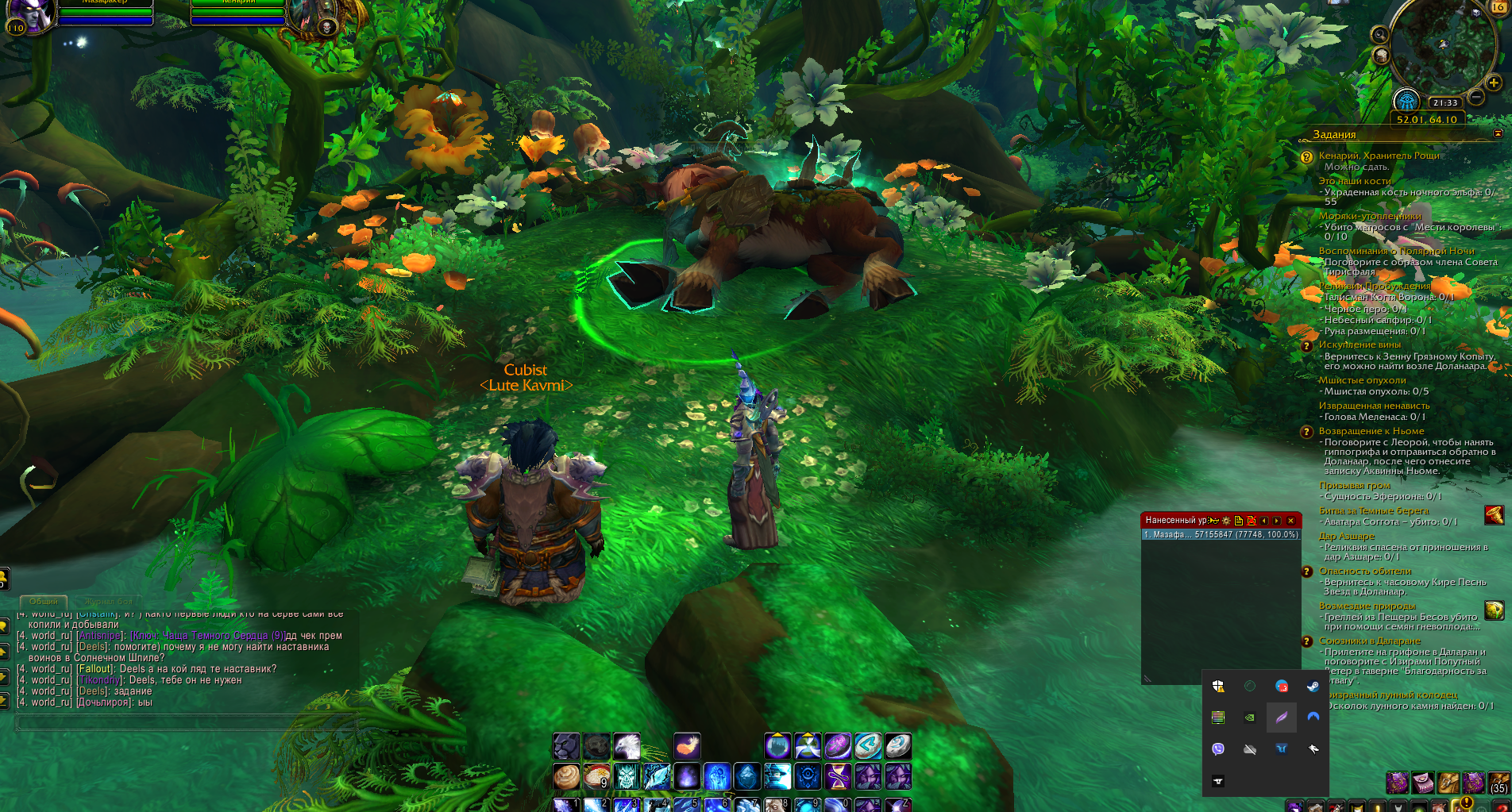
Task: Click the Viber icon in the tray popup
Action: pos(1218,749)
